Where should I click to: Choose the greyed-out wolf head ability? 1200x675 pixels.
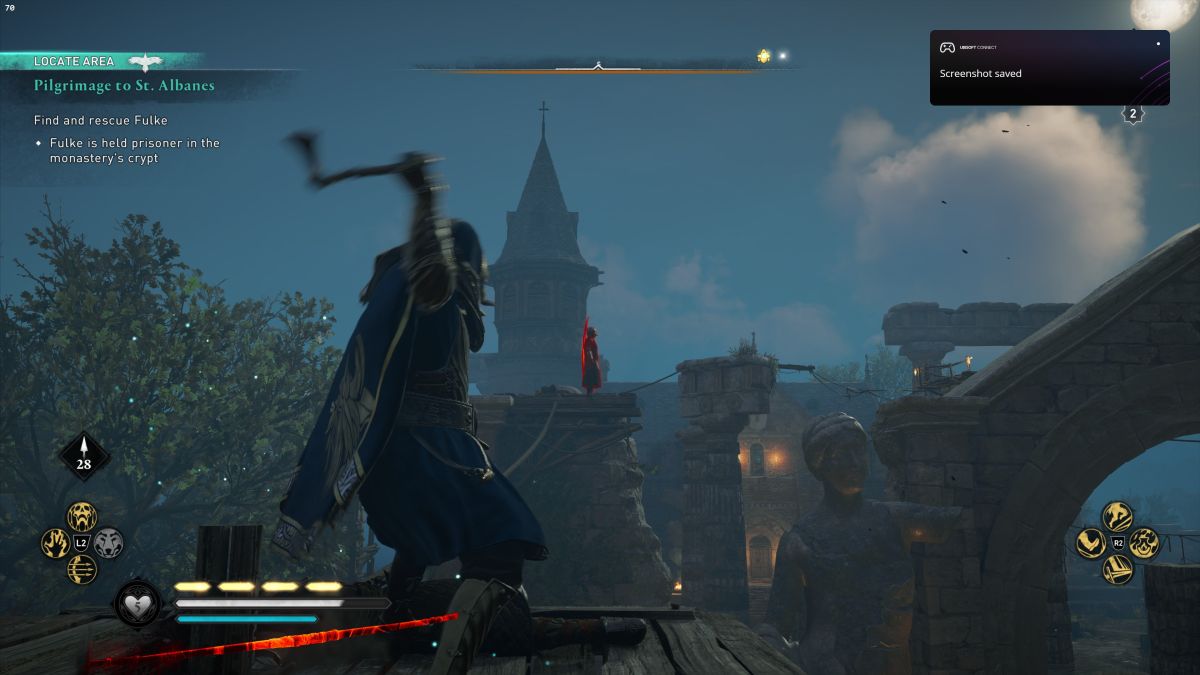108,543
